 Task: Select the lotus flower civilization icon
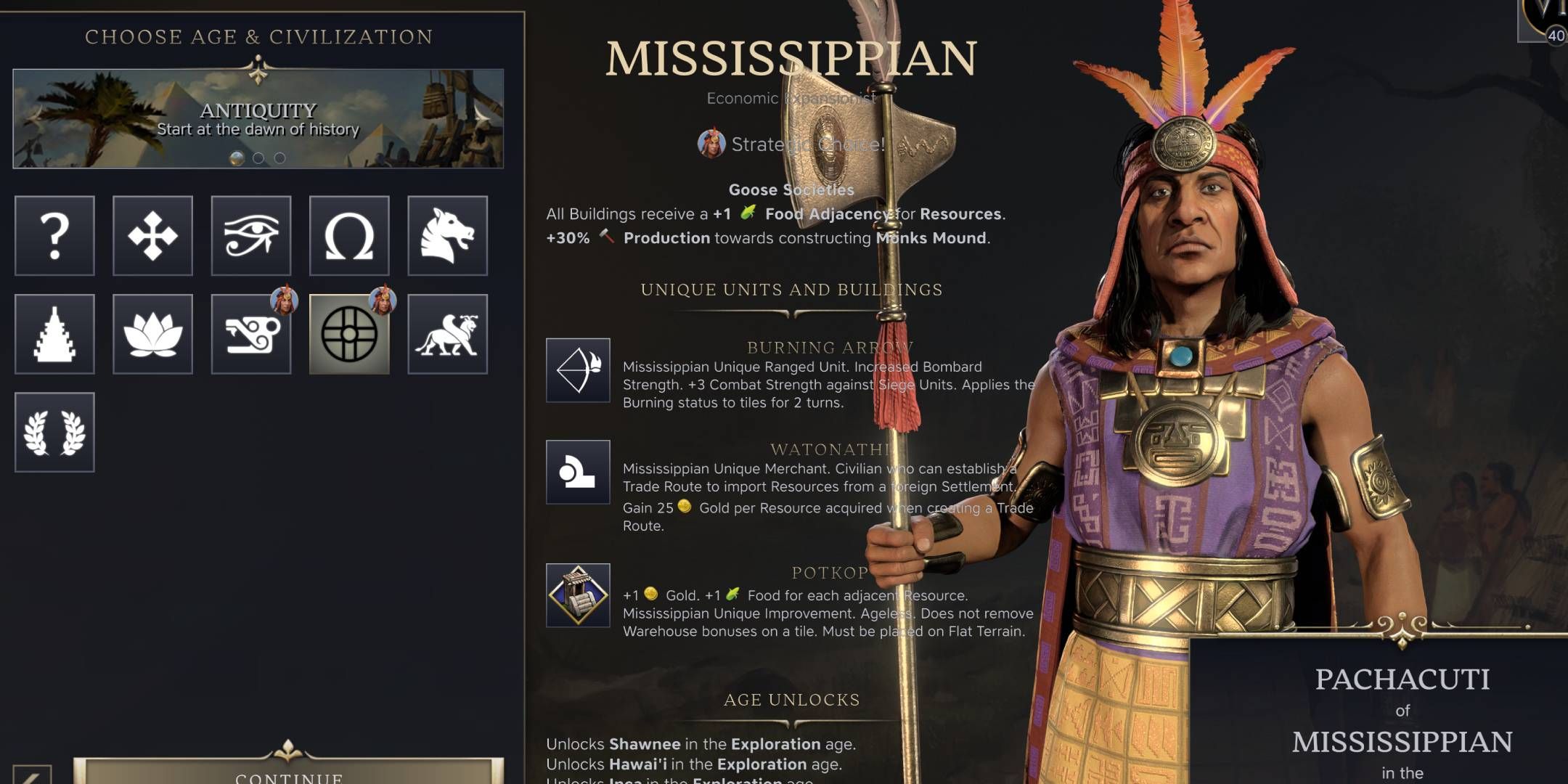(x=152, y=335)
